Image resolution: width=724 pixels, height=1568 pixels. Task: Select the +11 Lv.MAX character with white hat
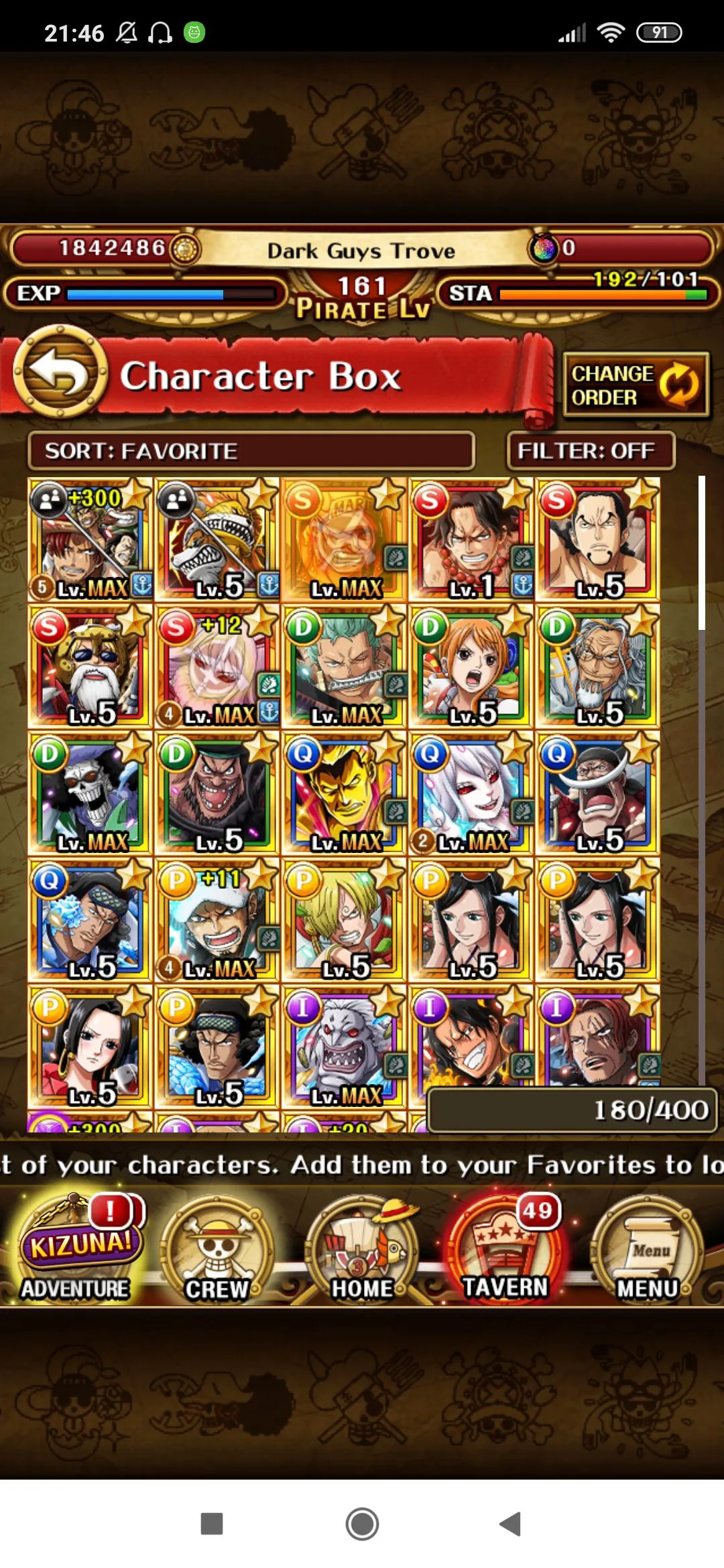(217, 919)
